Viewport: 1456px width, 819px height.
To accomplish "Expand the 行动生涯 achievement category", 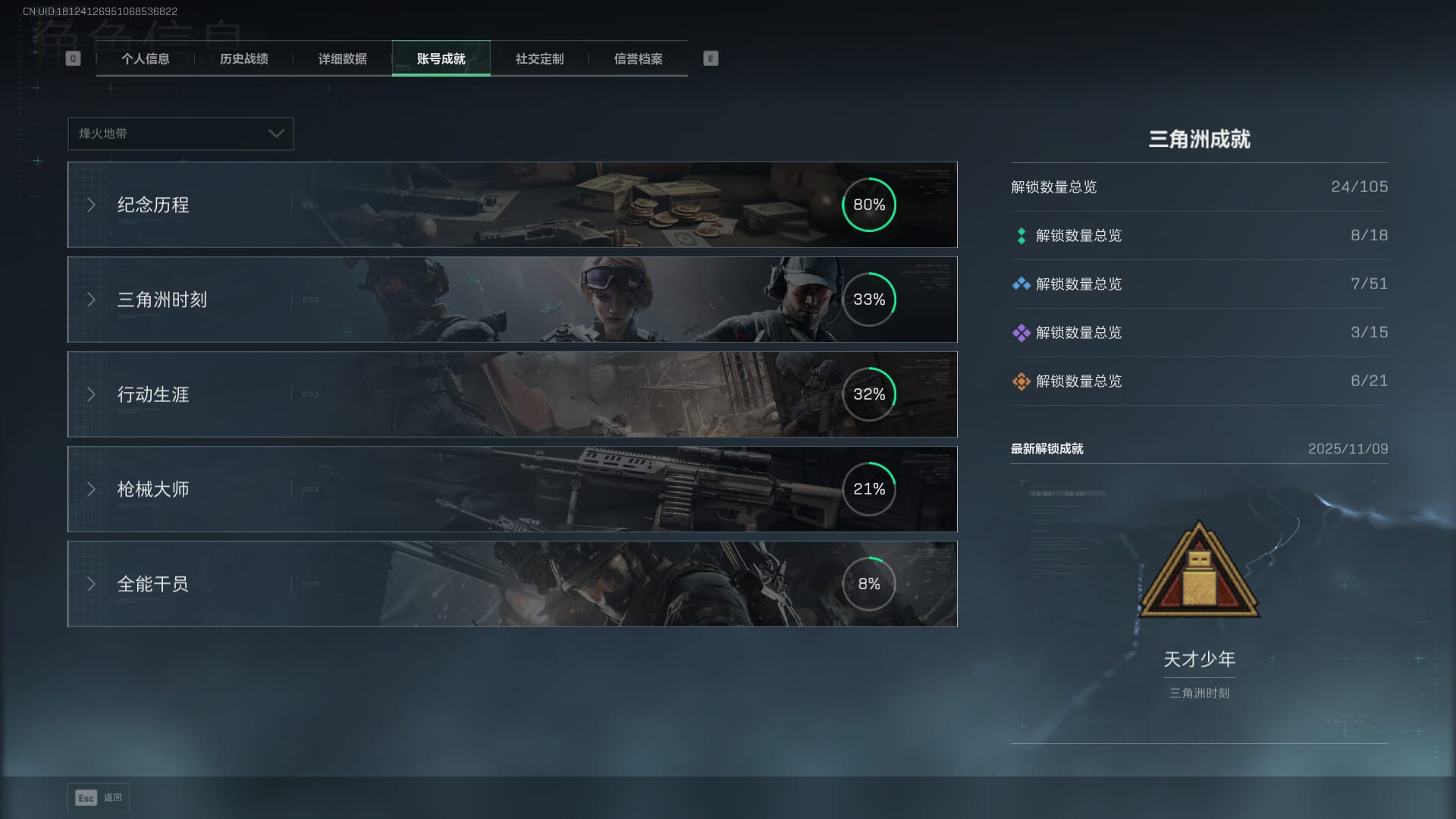I will click(512, 394).
